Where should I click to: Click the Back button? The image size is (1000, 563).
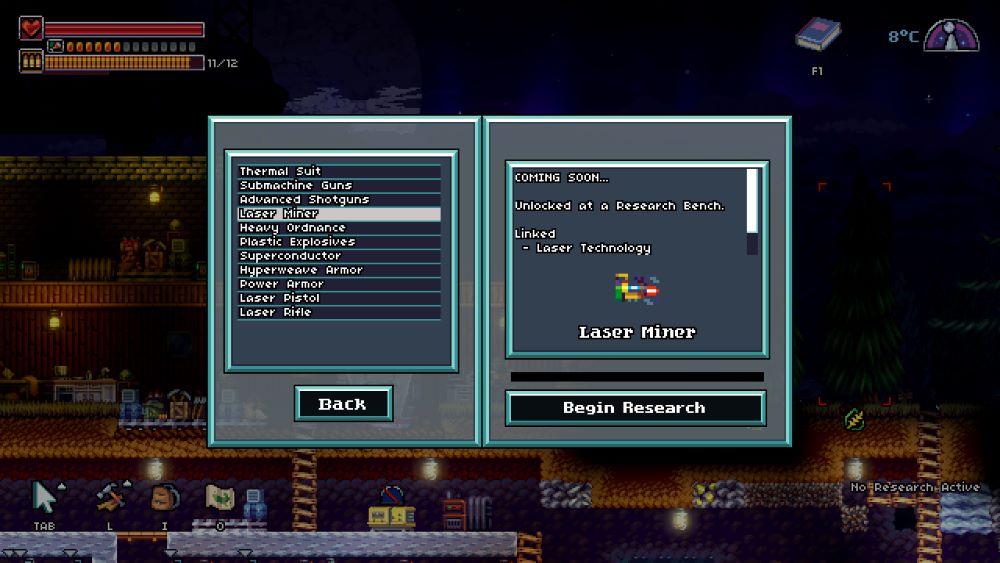coord(343,404)
